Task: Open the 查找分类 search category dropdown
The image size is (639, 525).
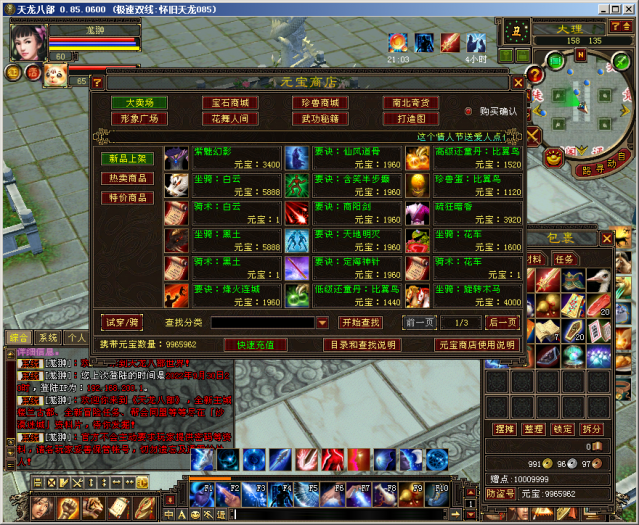Action: (x=322, y=323)
